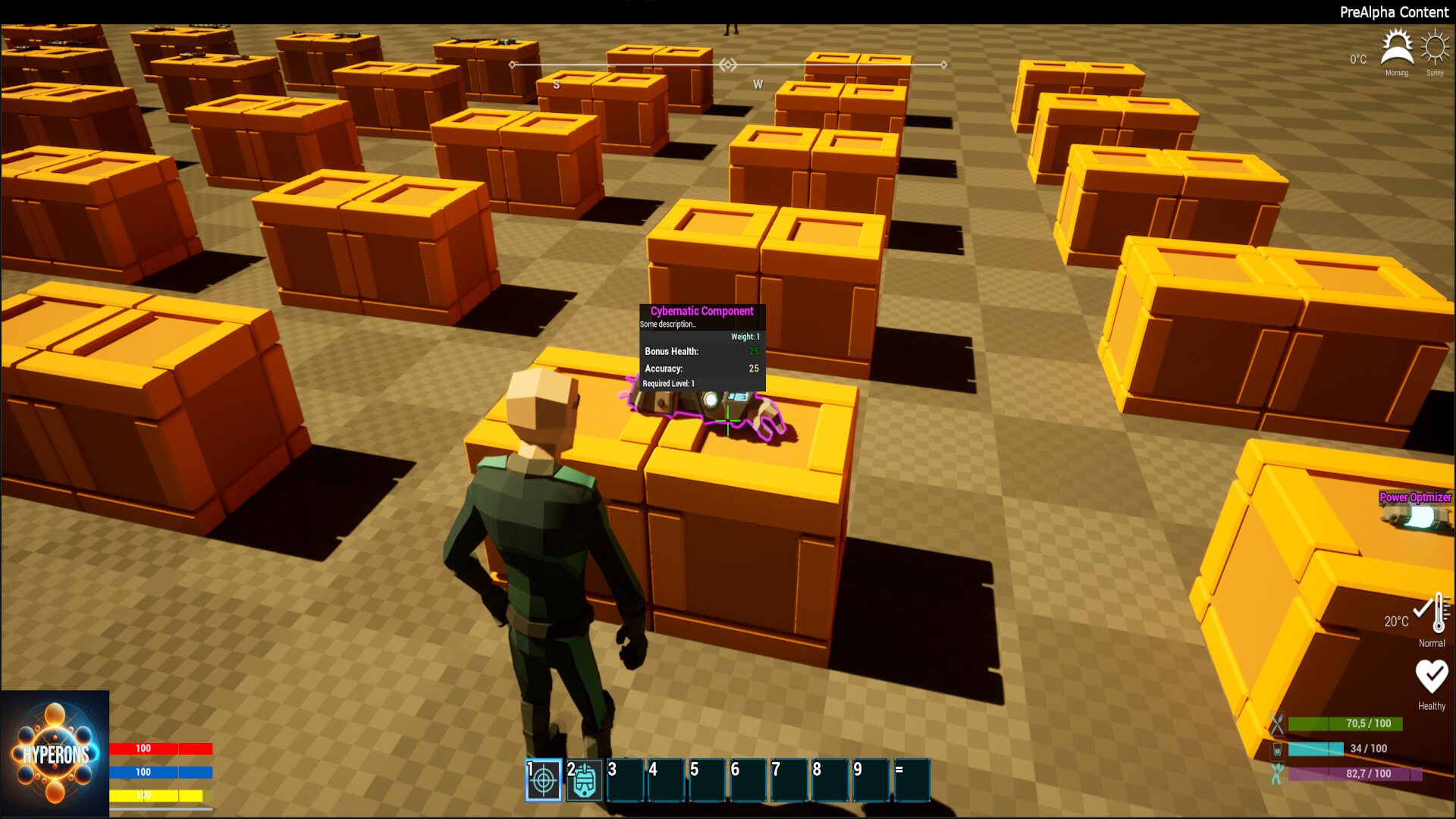Click the yellow stat bar showing 100
This screenshot has height=819, width=1456.
pyautogui.click(x=155, y=795)
